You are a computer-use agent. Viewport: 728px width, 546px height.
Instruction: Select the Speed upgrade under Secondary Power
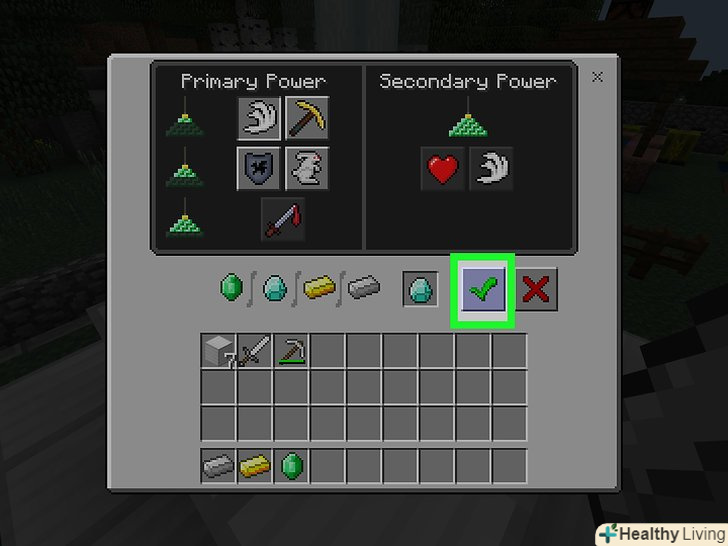[491, 169]
